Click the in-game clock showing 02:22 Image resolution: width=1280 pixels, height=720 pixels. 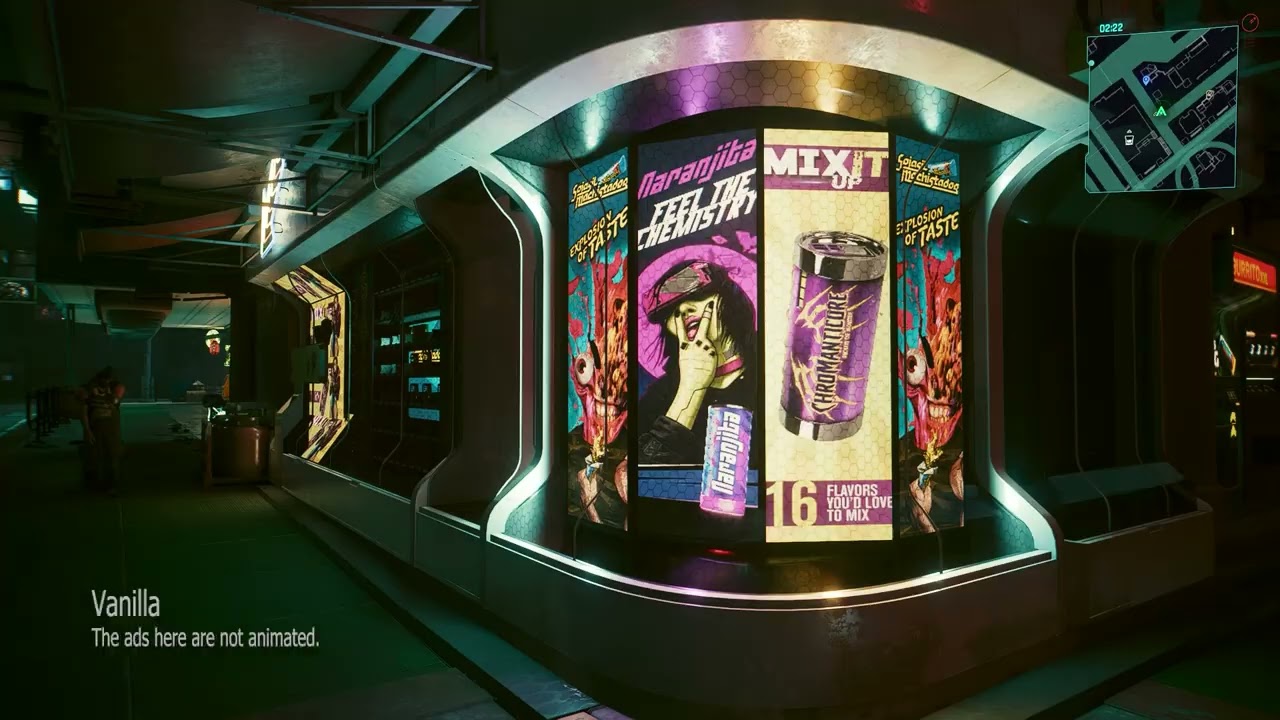click(x=1110, y=27)
